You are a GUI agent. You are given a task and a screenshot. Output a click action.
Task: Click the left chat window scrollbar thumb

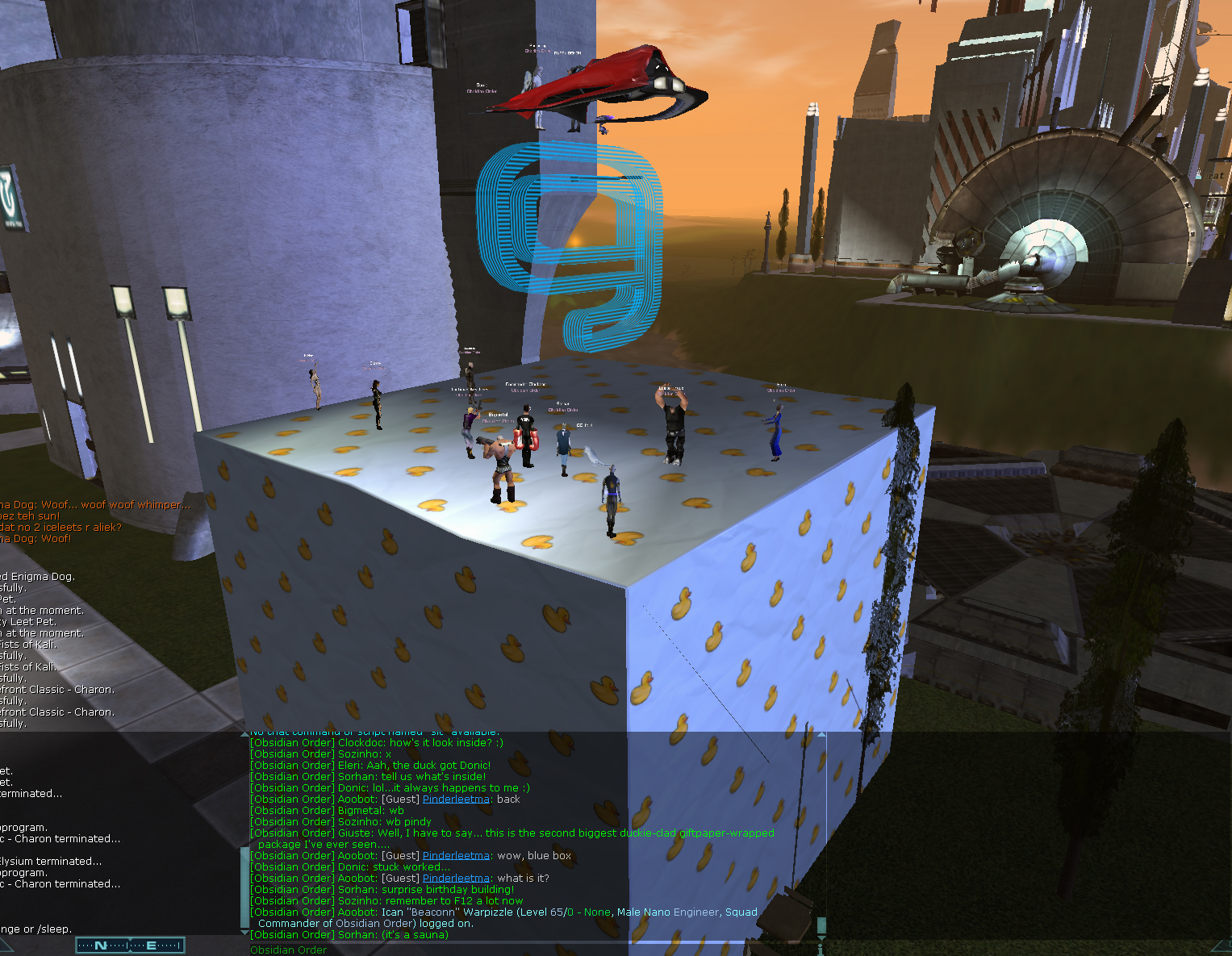(x=245, y=886)
